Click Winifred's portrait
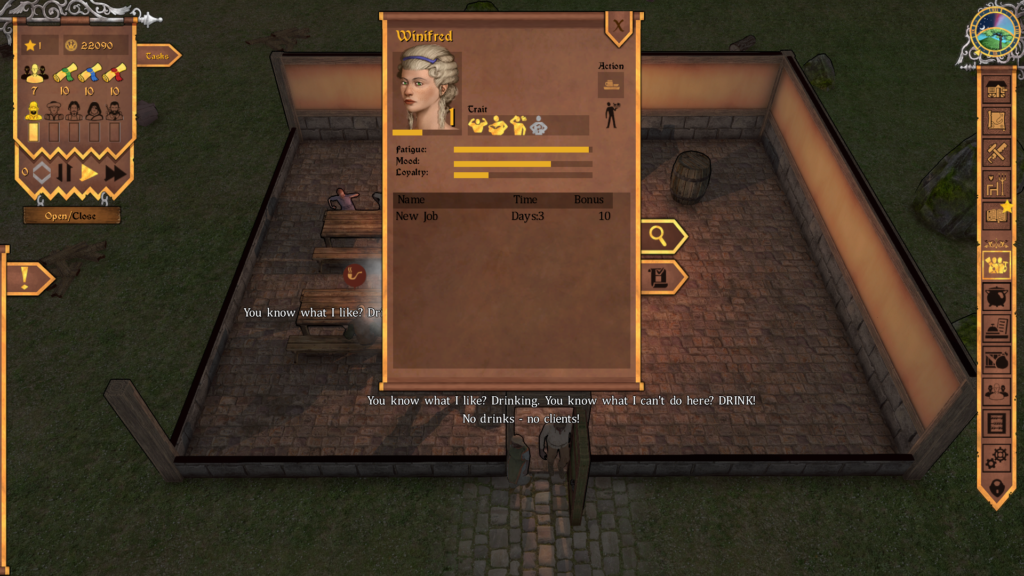This screenshot has height=576, width=1024. 427,88
